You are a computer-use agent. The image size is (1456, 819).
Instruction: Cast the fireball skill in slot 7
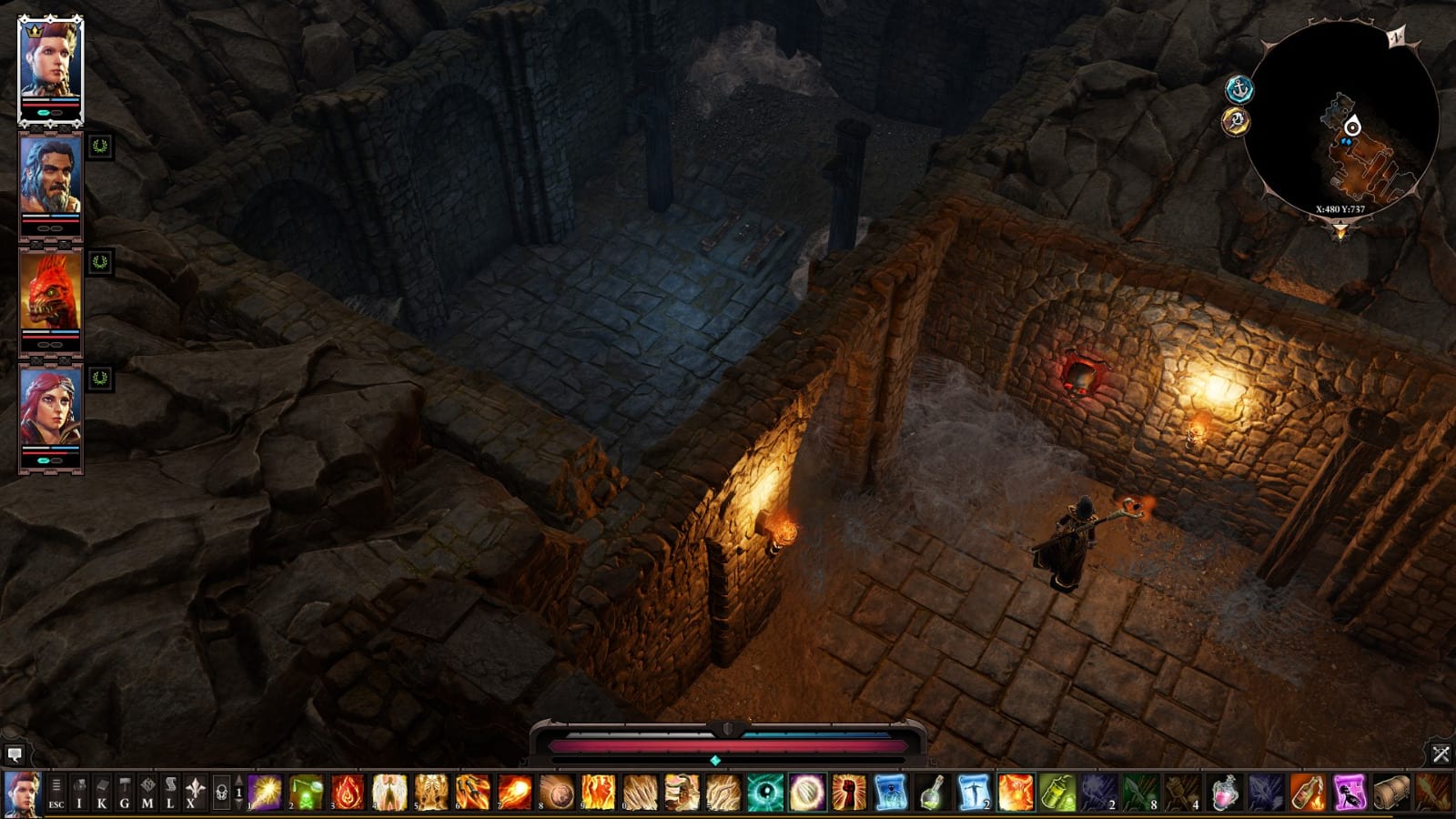click(515, 793)
